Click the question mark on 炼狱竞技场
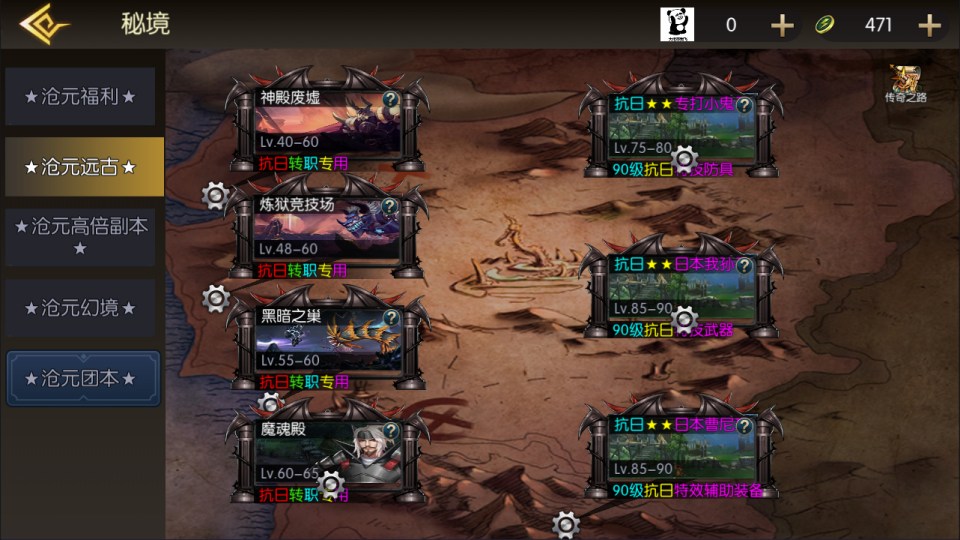 390,205
